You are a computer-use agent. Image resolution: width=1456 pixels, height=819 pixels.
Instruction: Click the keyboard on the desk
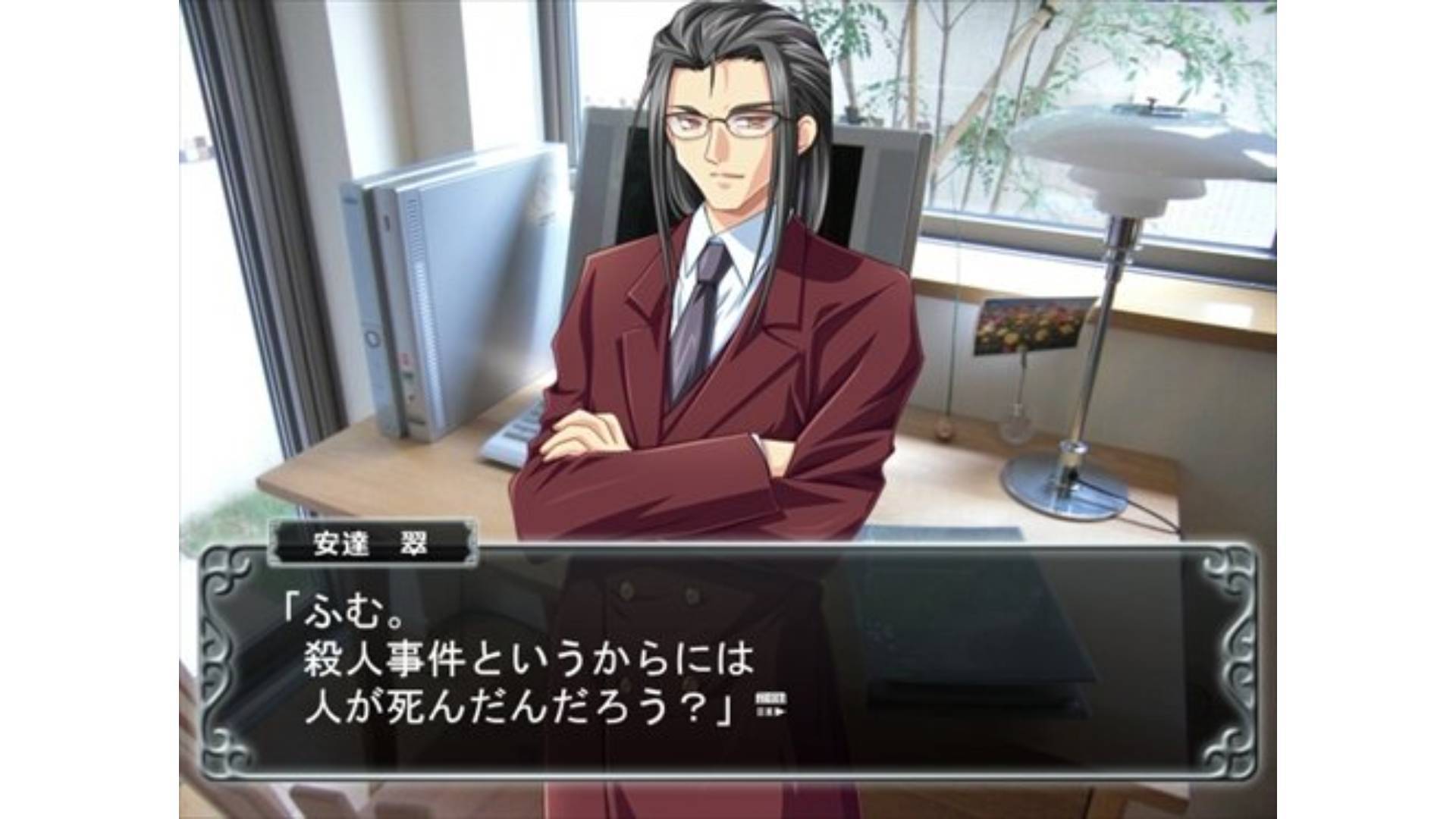[x=516, y=440]
